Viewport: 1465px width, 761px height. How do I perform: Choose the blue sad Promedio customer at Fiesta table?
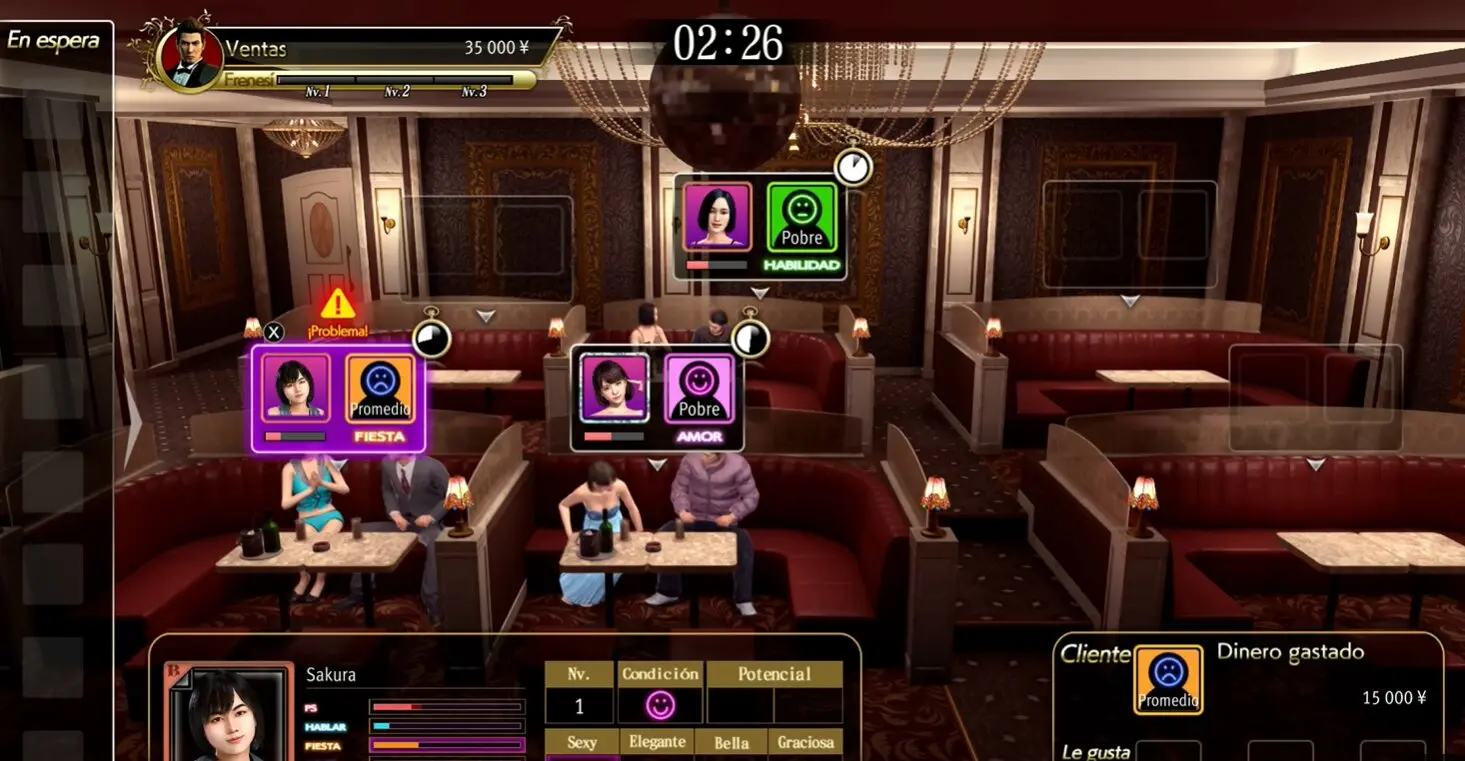(x=380, y=387)
